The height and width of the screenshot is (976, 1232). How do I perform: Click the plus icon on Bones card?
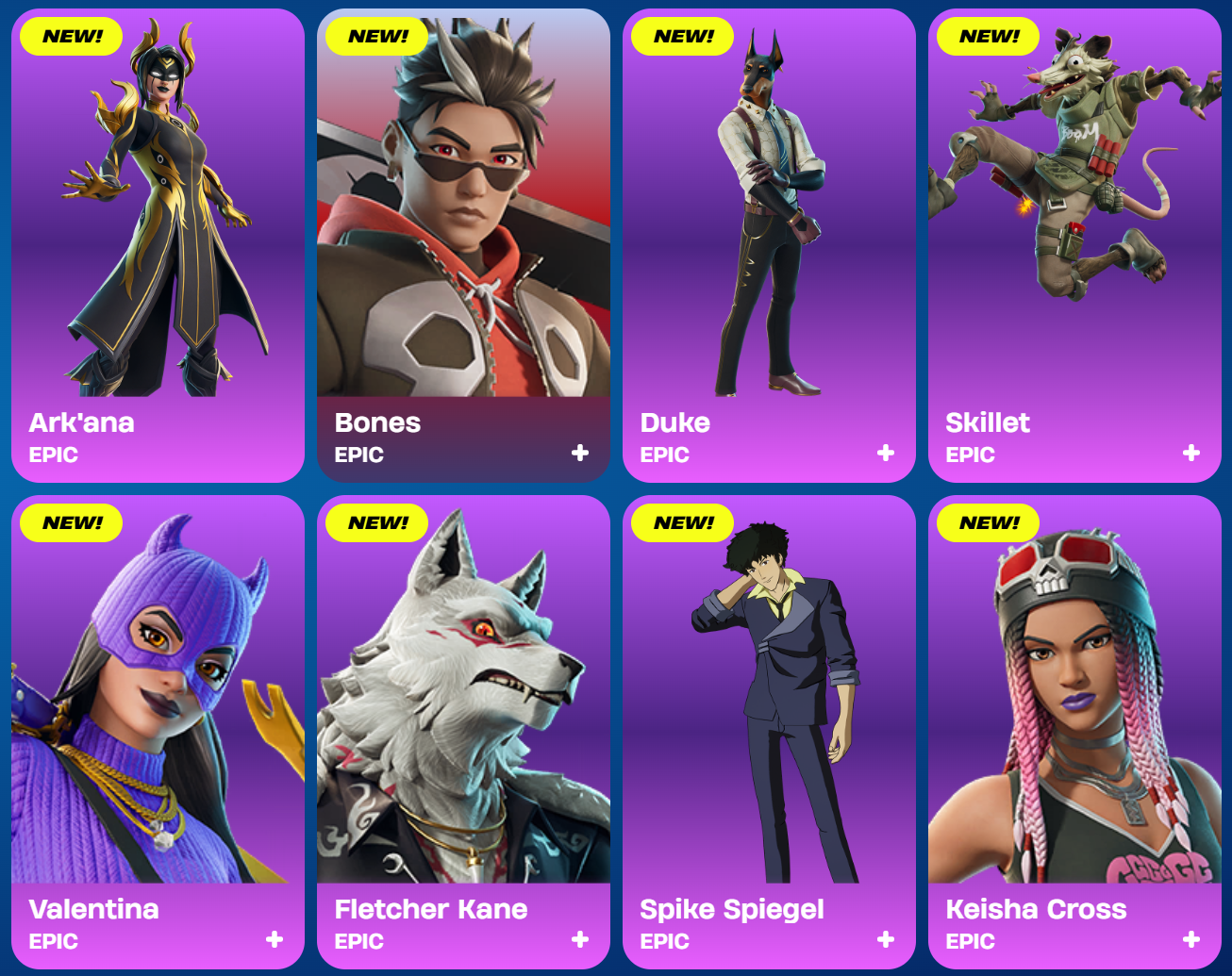[x=580, y=454]
